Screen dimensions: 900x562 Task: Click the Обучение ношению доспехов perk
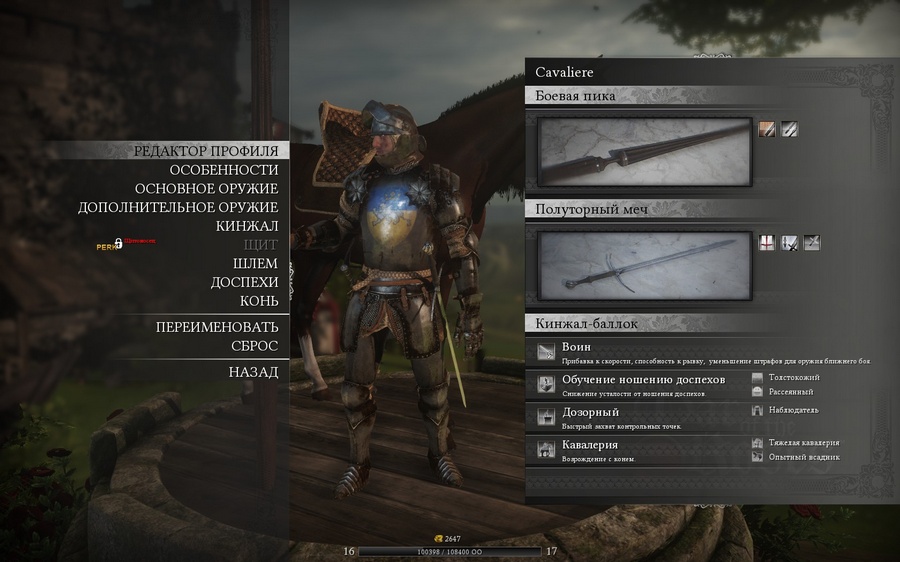[640, 384]
